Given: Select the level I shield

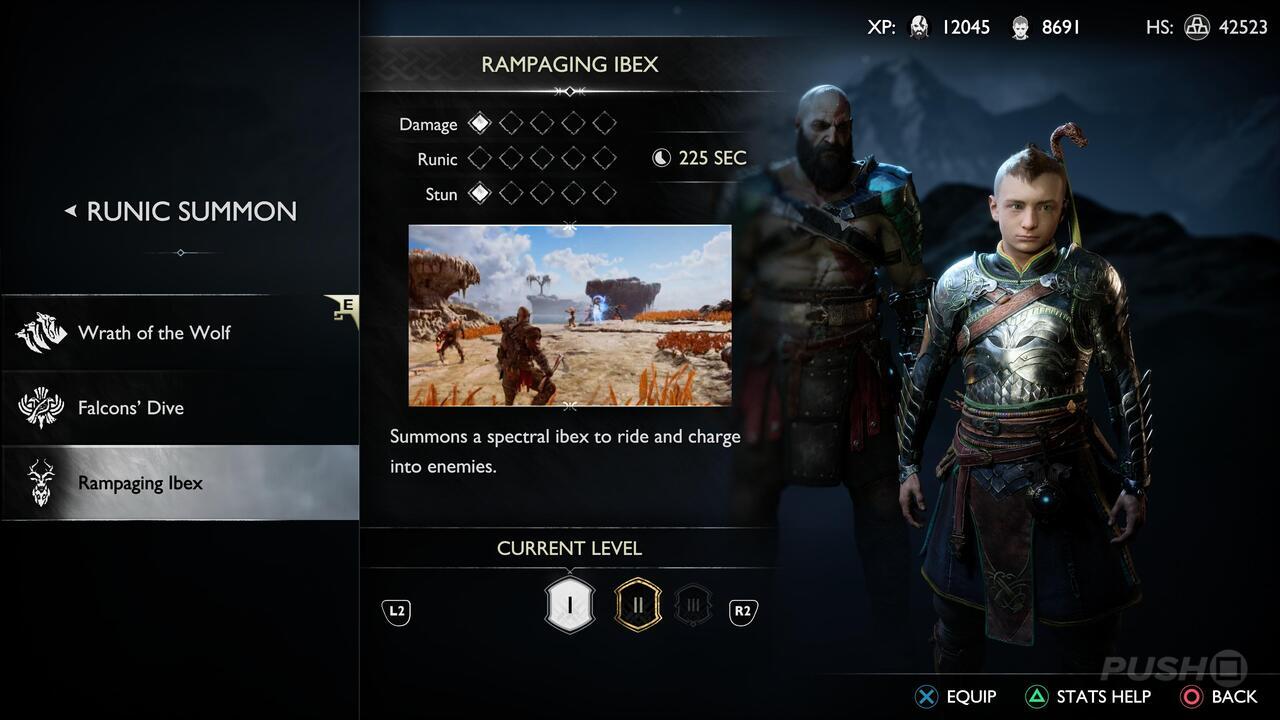Looking at the screenshot, I should [570, 604].
